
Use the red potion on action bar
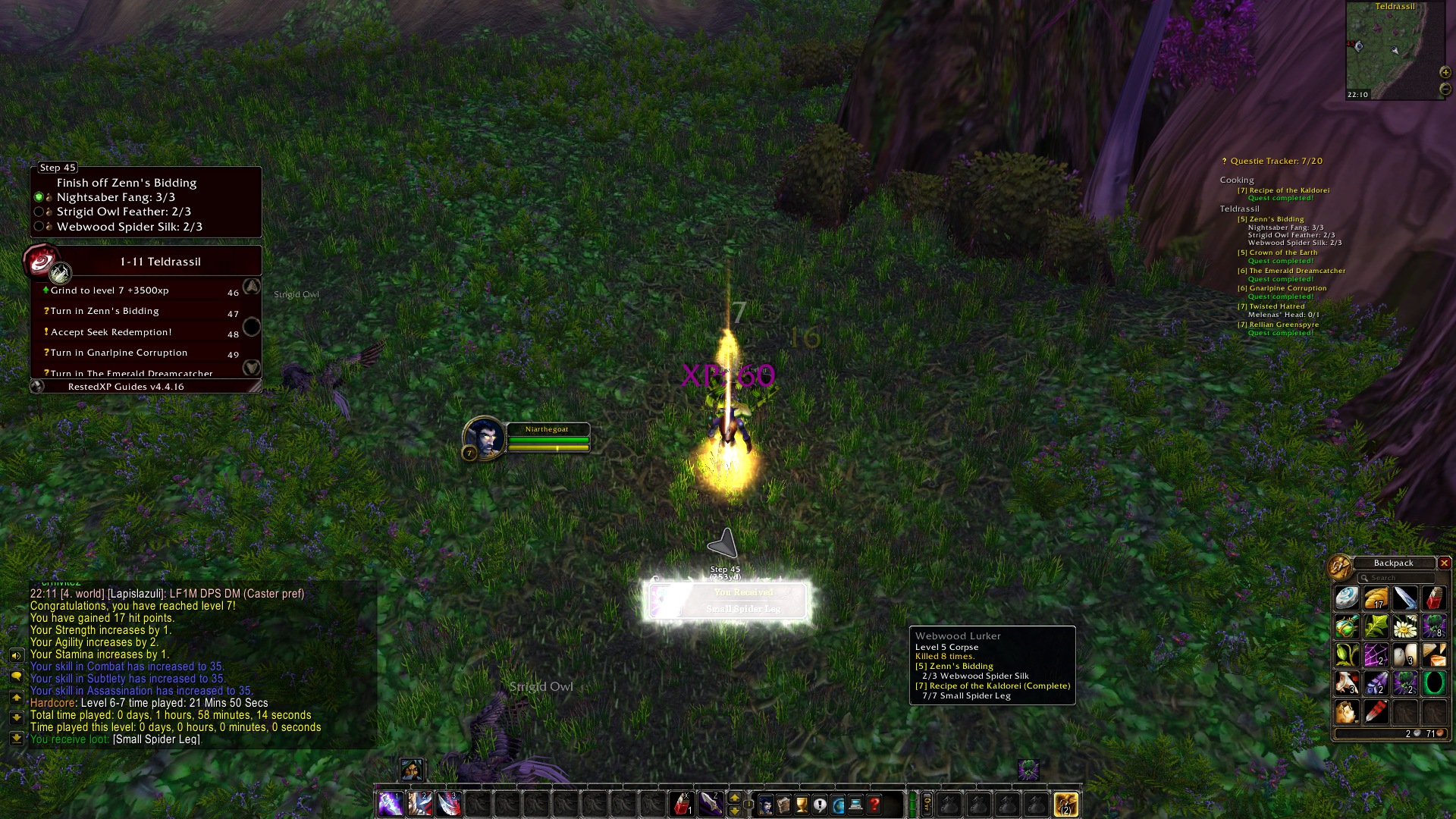pos(682,803)
